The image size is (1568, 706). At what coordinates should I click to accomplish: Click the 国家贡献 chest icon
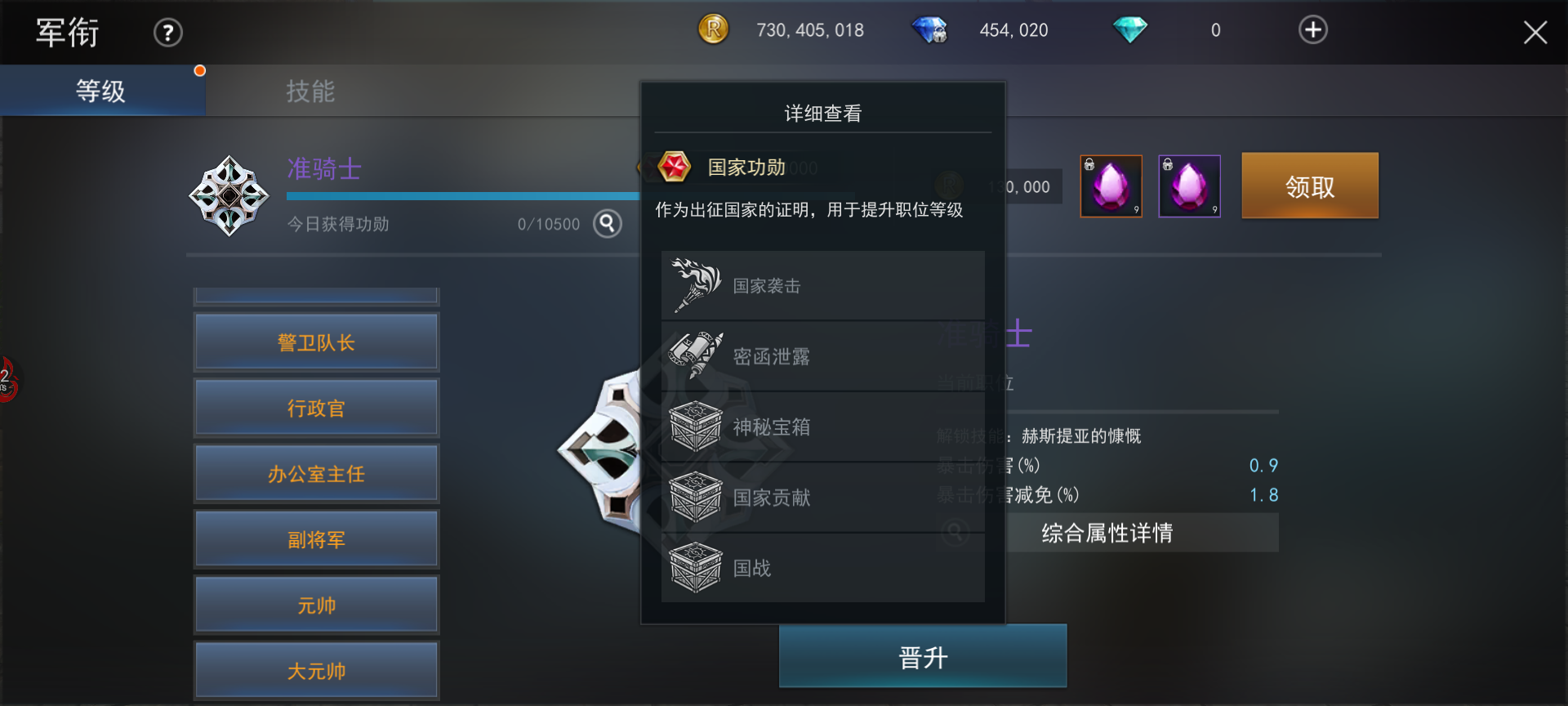click(x=696, y=496)
